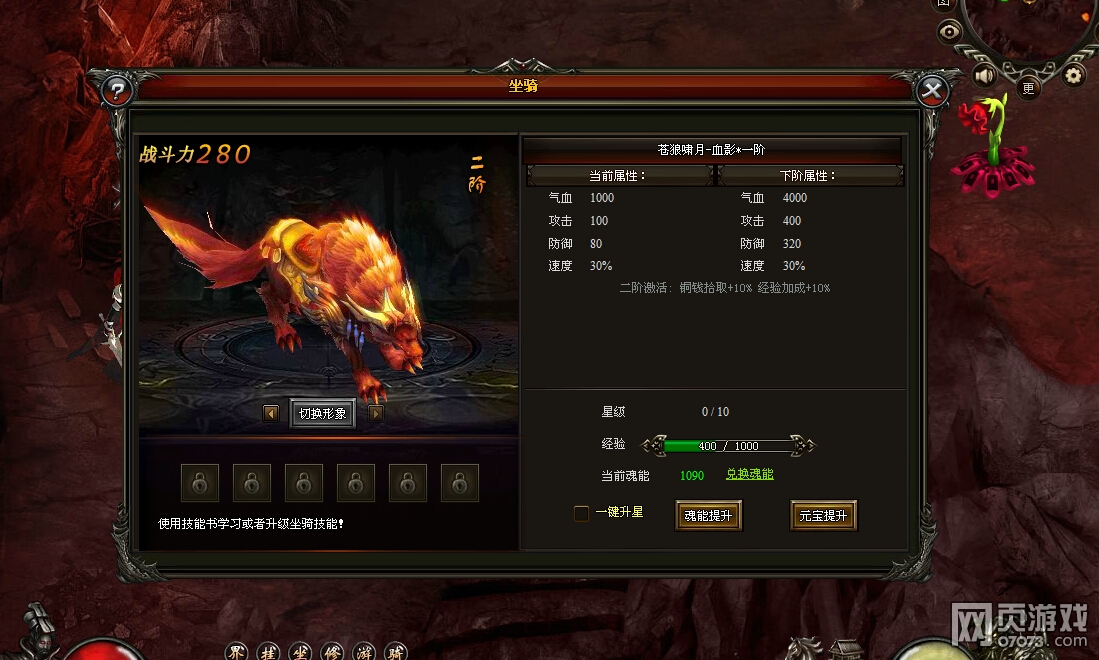Upgrade the mount using 魂能提升
The height and width of the screenshot is (660, 1099).
708,516
